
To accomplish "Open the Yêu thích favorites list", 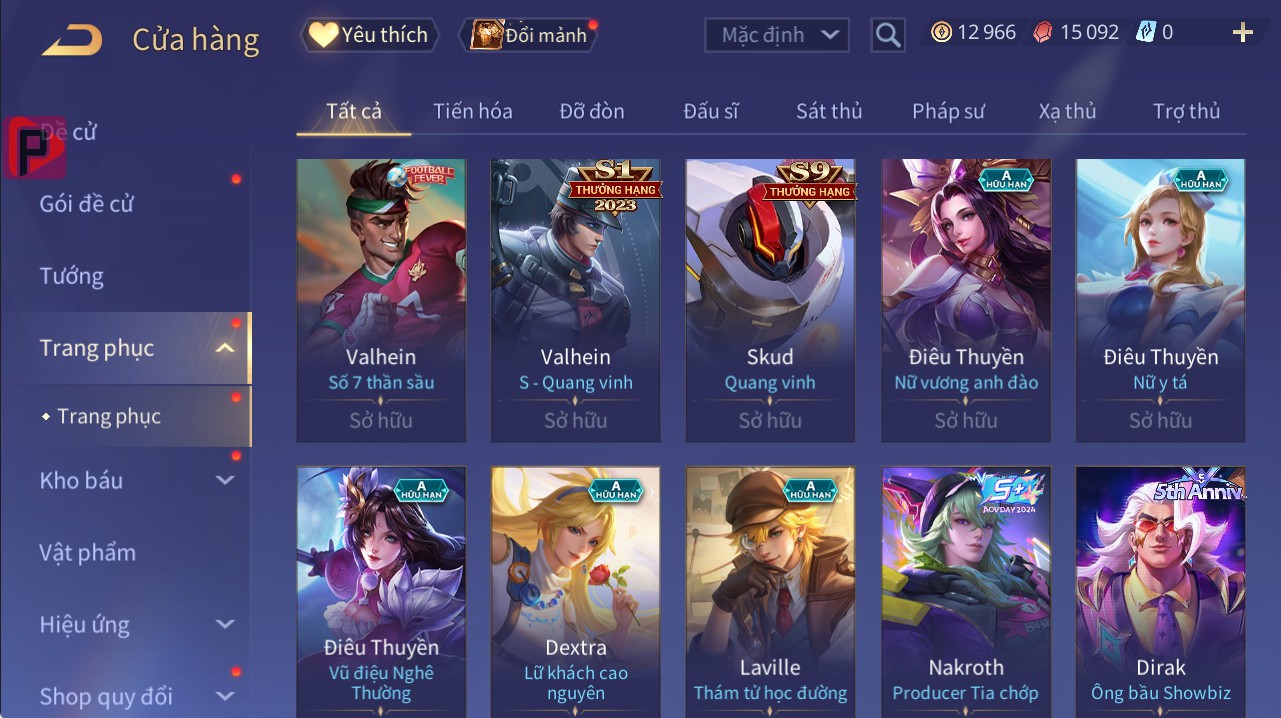I will [x=368, y=35].
